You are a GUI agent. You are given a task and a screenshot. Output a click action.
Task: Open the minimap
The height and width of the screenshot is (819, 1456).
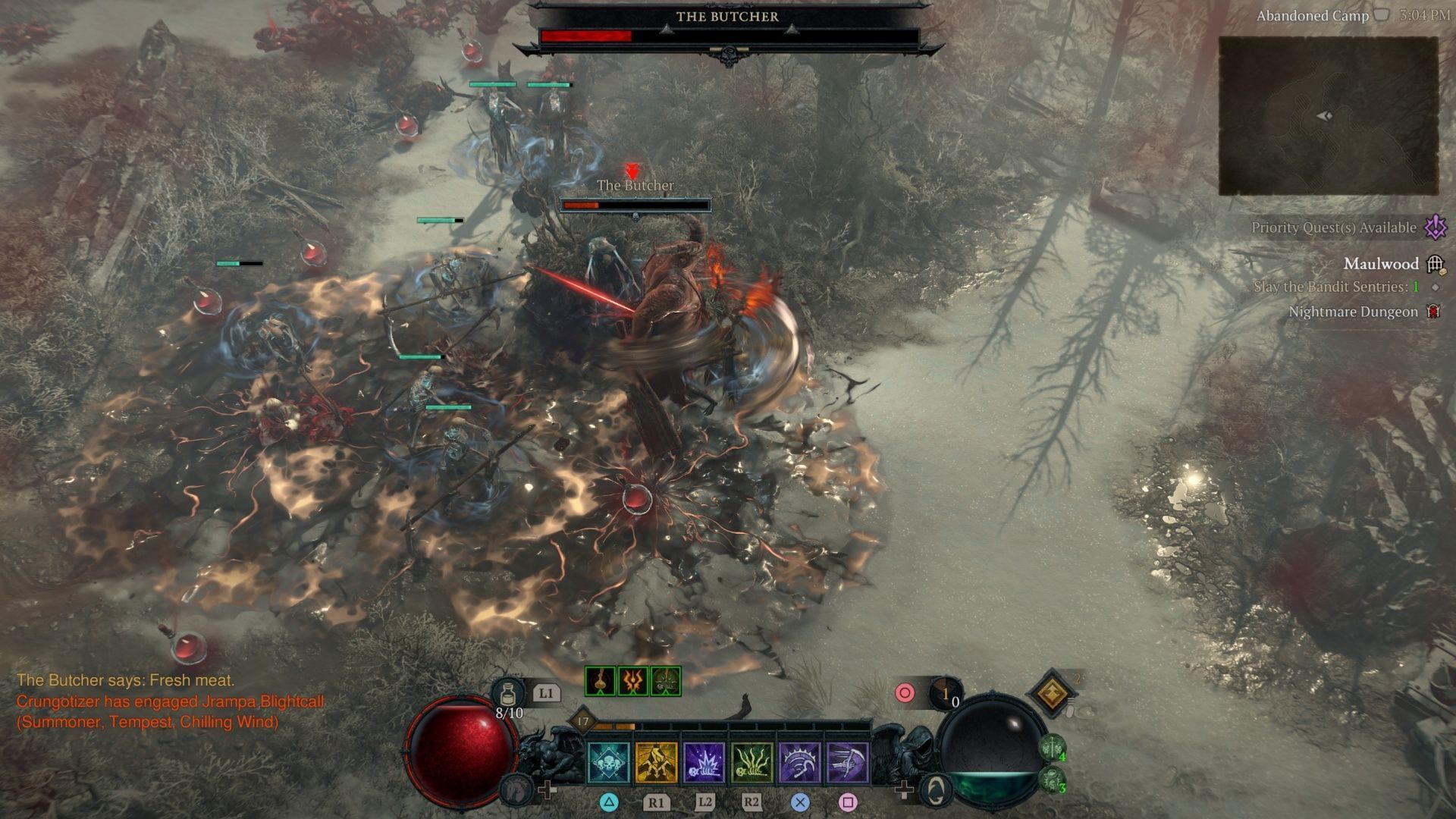(x=1328, y=116)
